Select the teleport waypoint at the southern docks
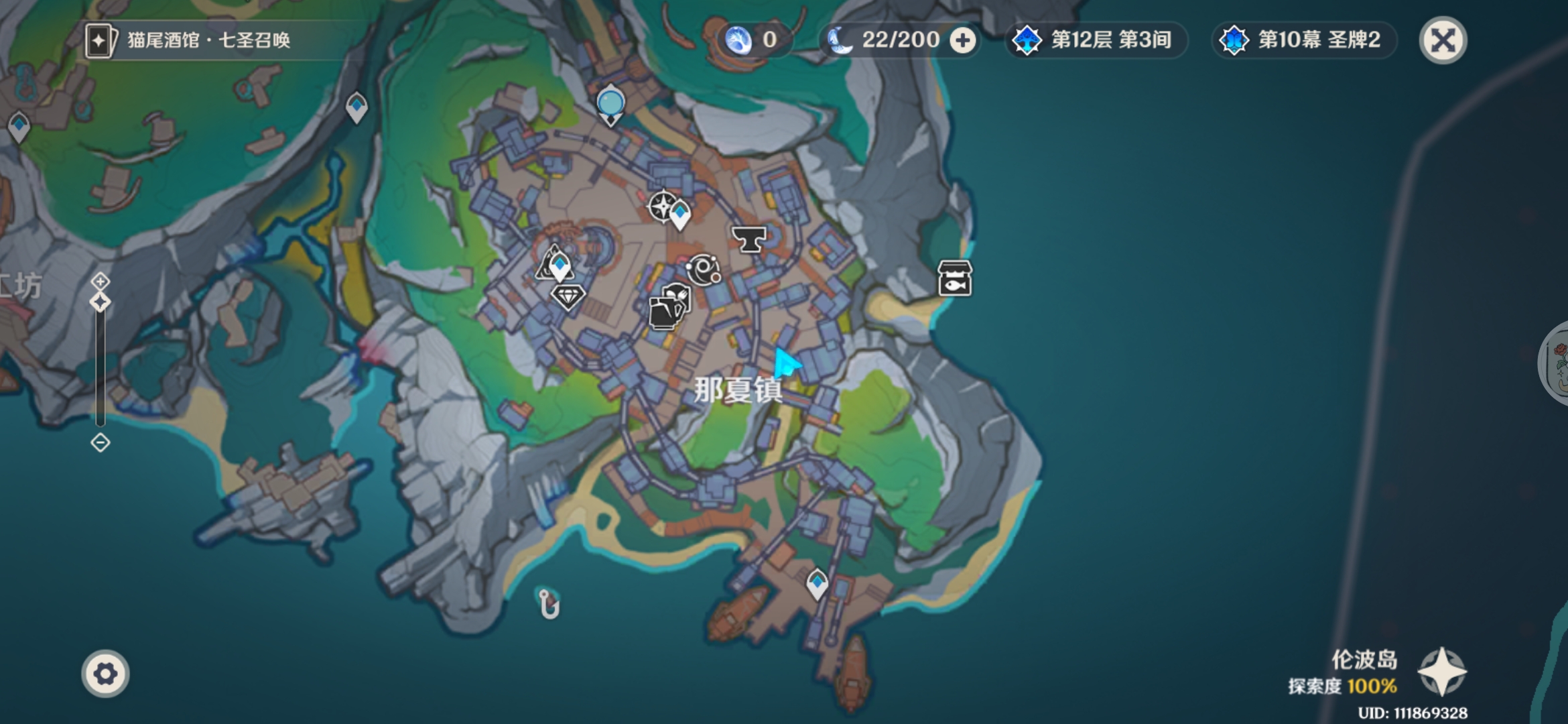 (x=817, y=583)
